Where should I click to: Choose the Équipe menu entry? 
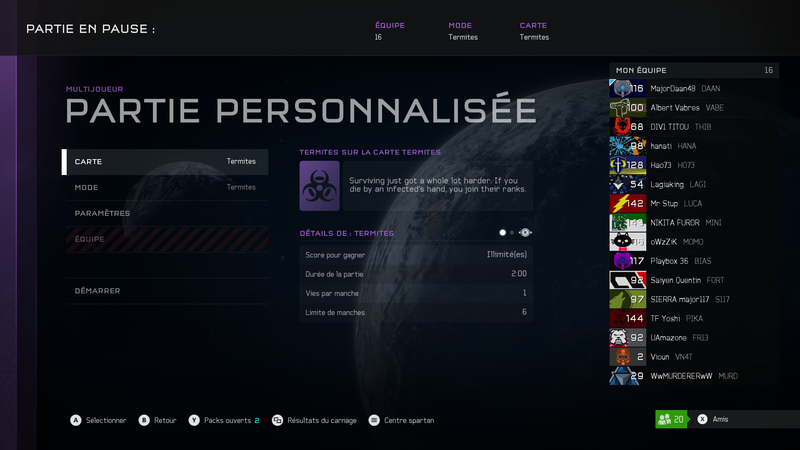coord(165,239)
